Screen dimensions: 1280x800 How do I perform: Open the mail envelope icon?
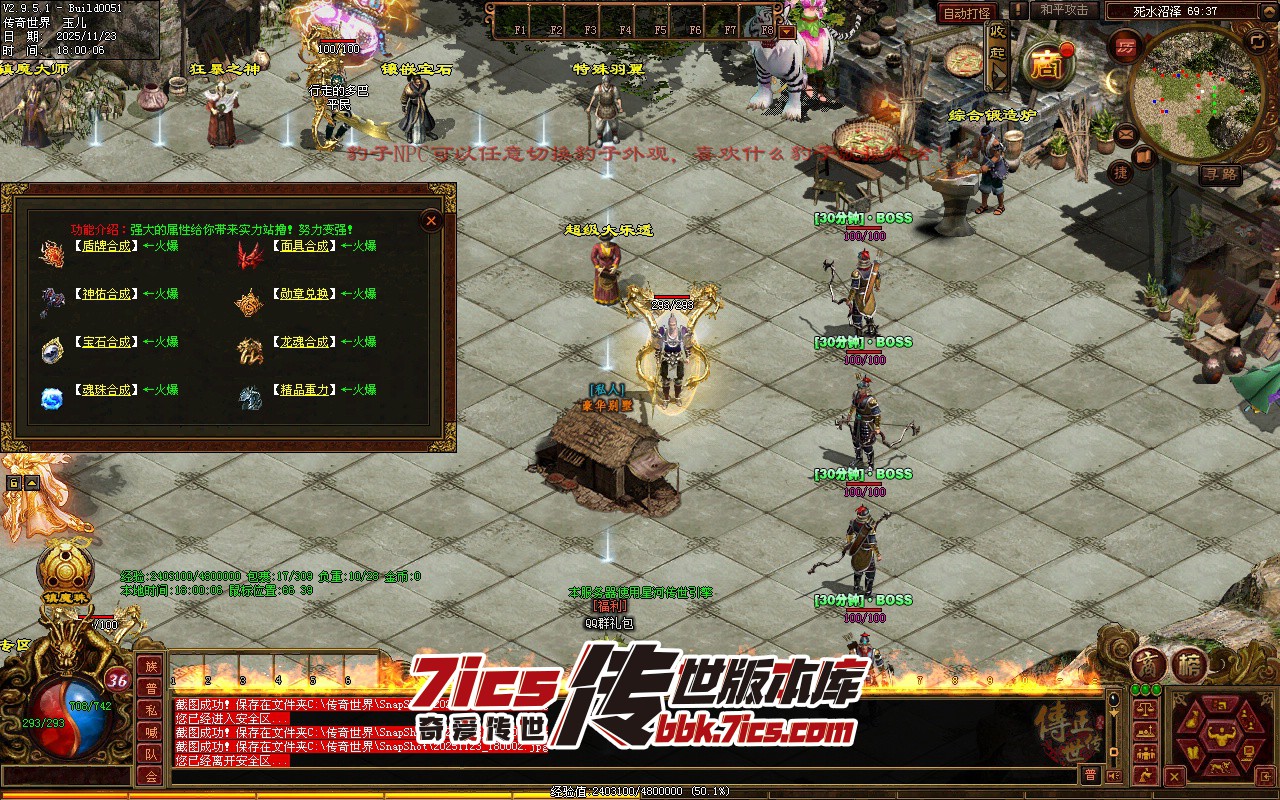click(1126, 132)
